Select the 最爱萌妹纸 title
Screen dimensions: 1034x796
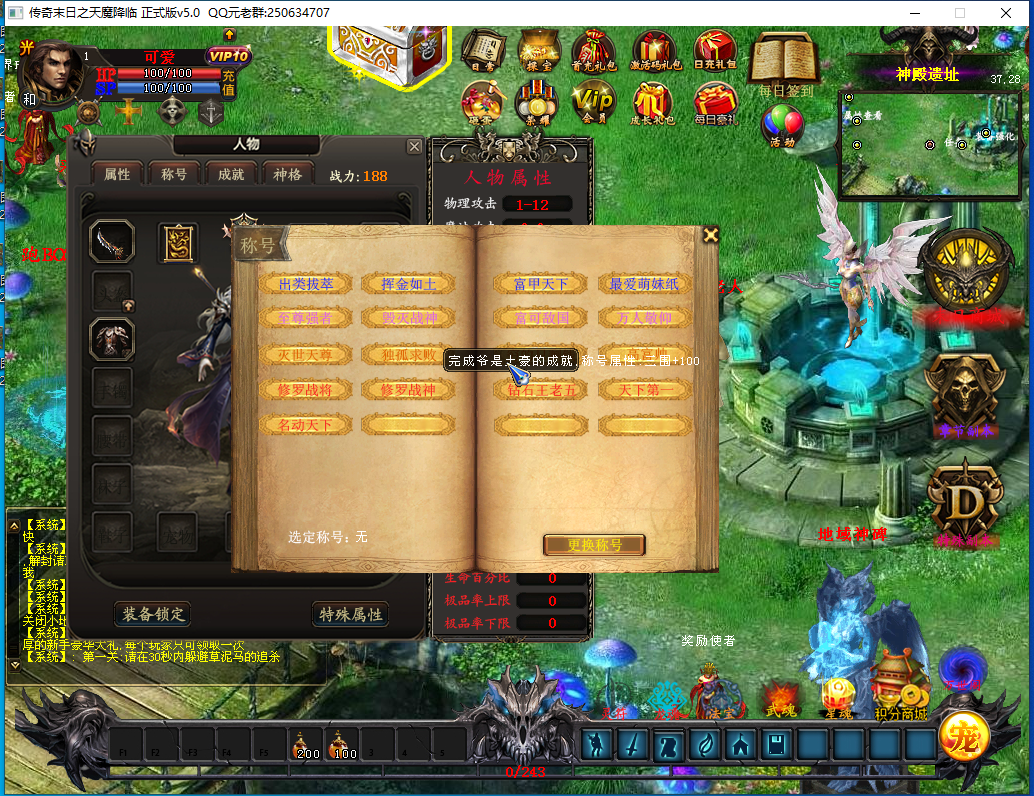(x=644, y=284)
